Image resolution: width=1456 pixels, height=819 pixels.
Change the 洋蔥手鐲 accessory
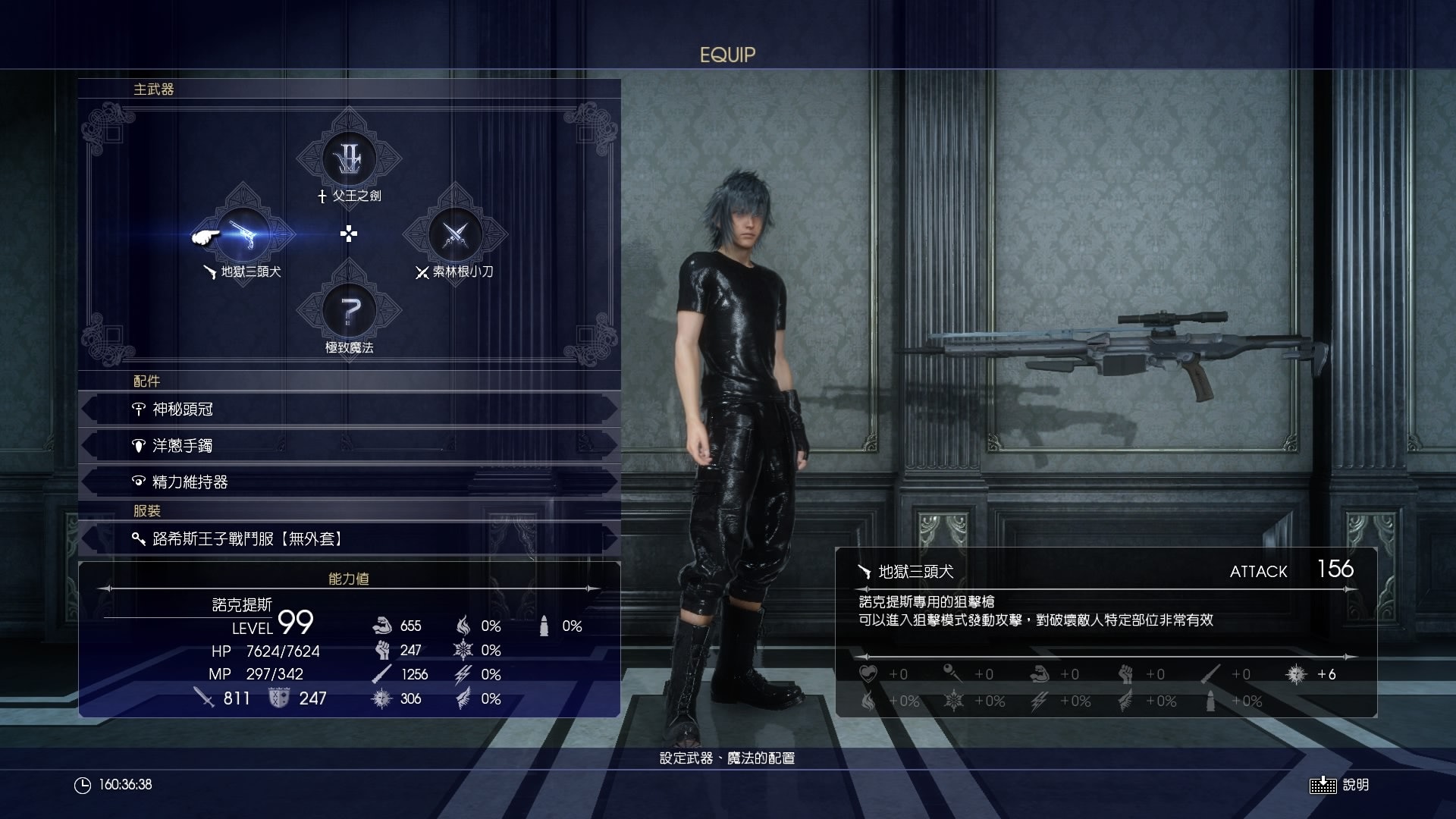(x=349, y=446)
